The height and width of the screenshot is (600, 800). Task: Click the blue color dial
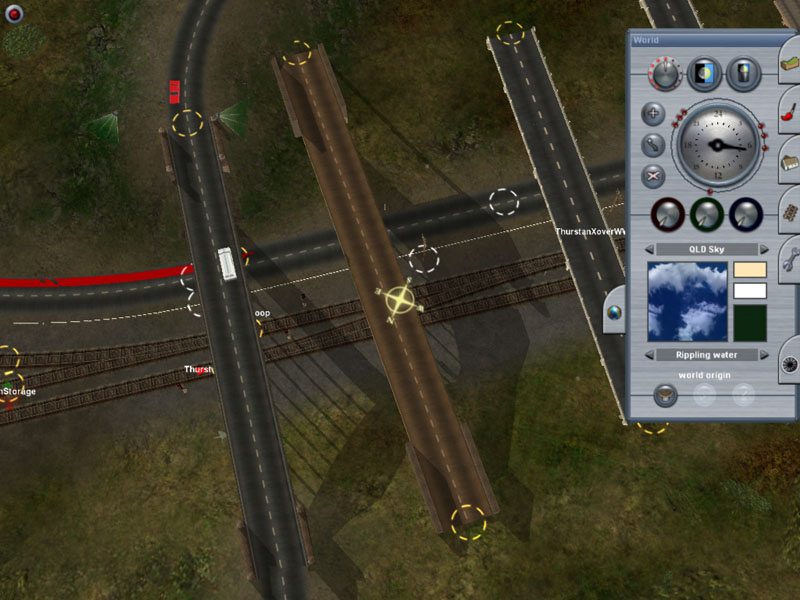coord(746,214)
